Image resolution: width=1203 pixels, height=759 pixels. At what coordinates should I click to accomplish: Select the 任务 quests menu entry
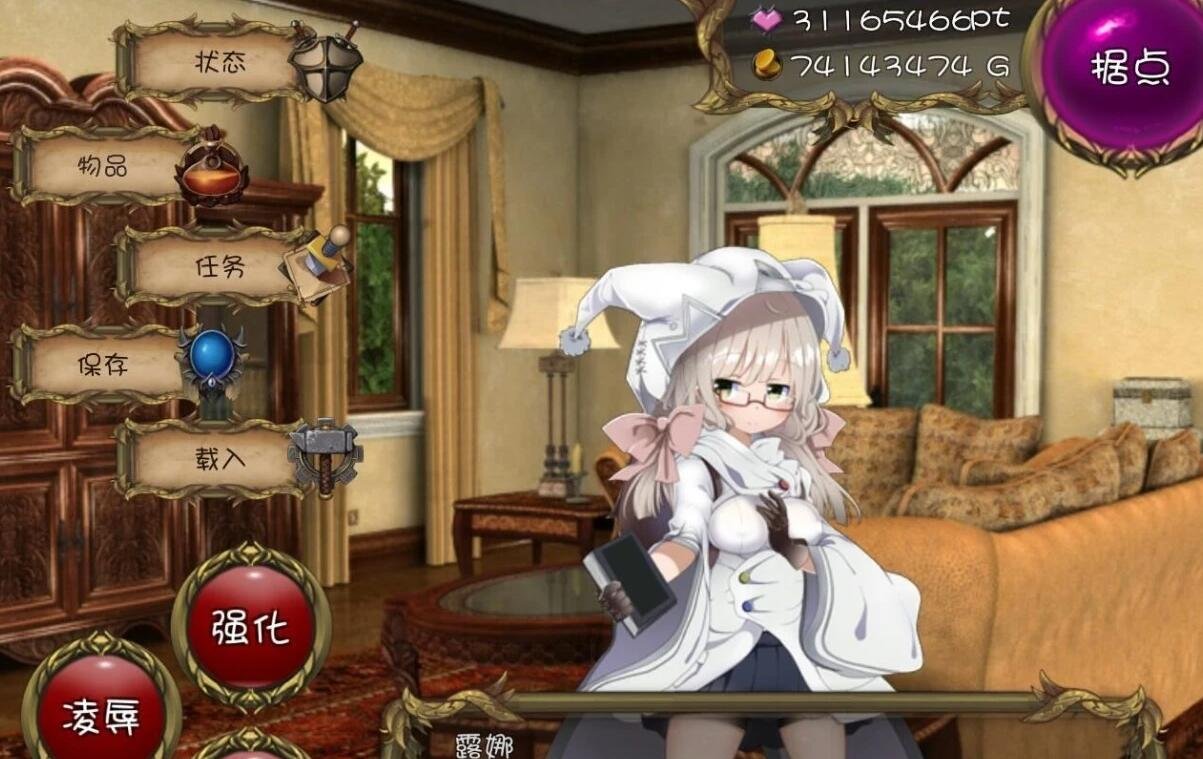pos(218,266)
